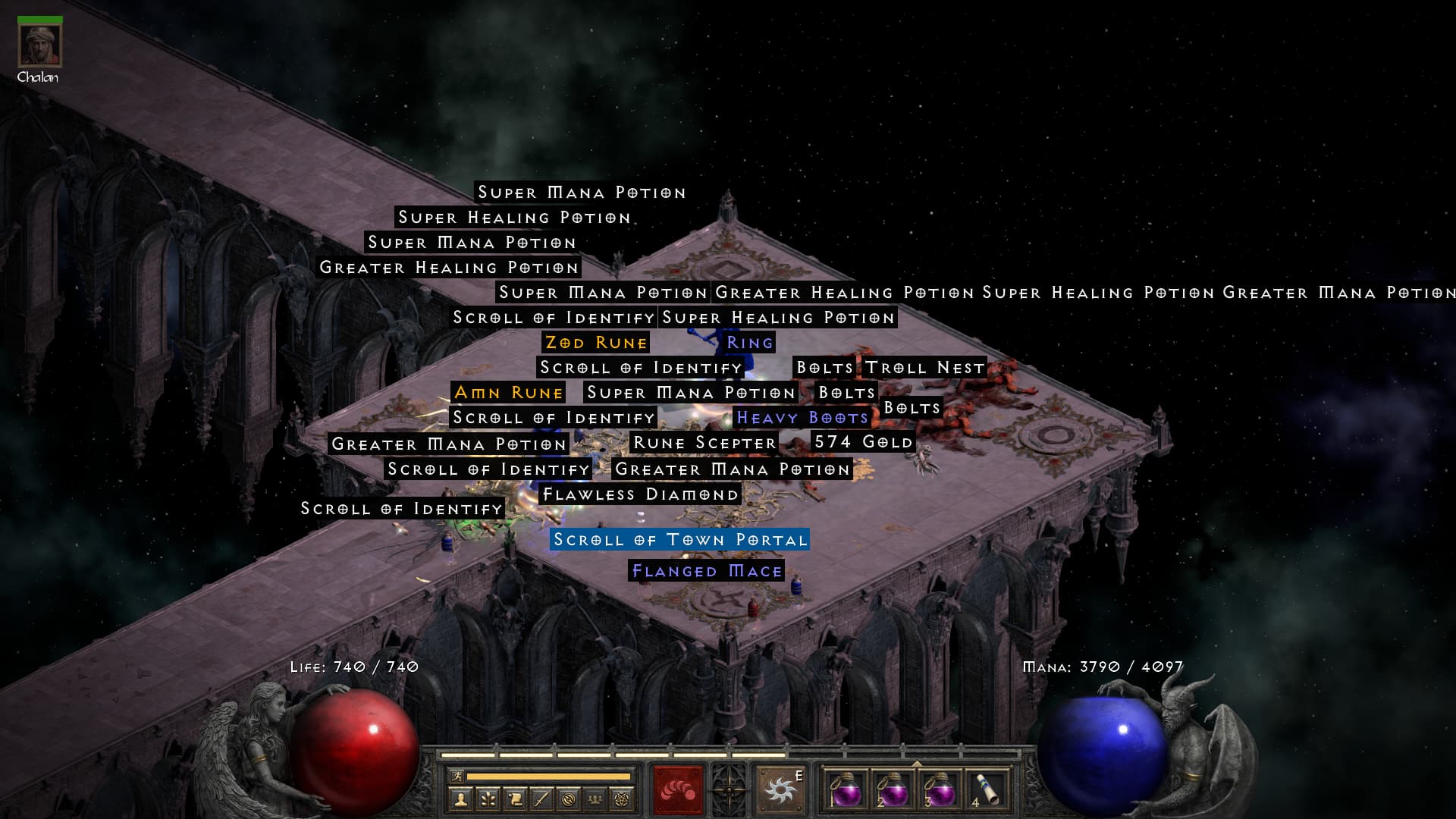Open the character sheet bust icon
The width and height of the screenshot is (1456, 819).
460,799
